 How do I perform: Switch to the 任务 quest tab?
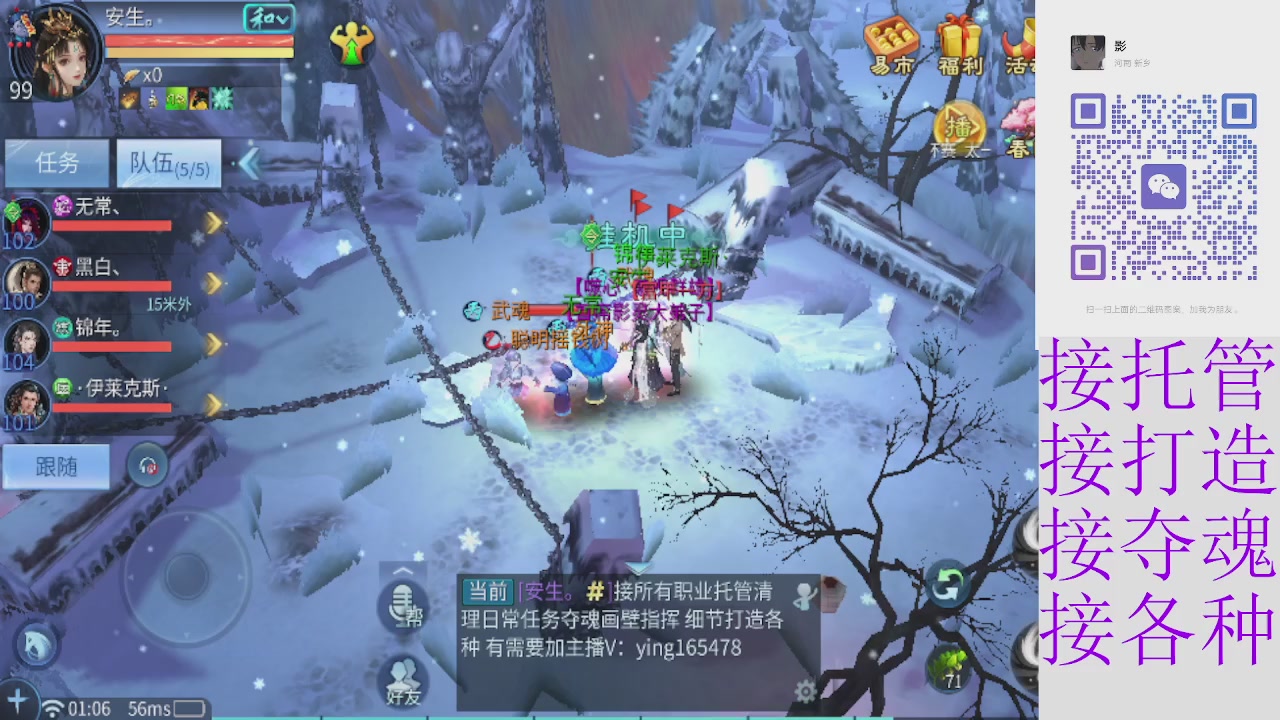pyautogui.click(x=57, y=163)
